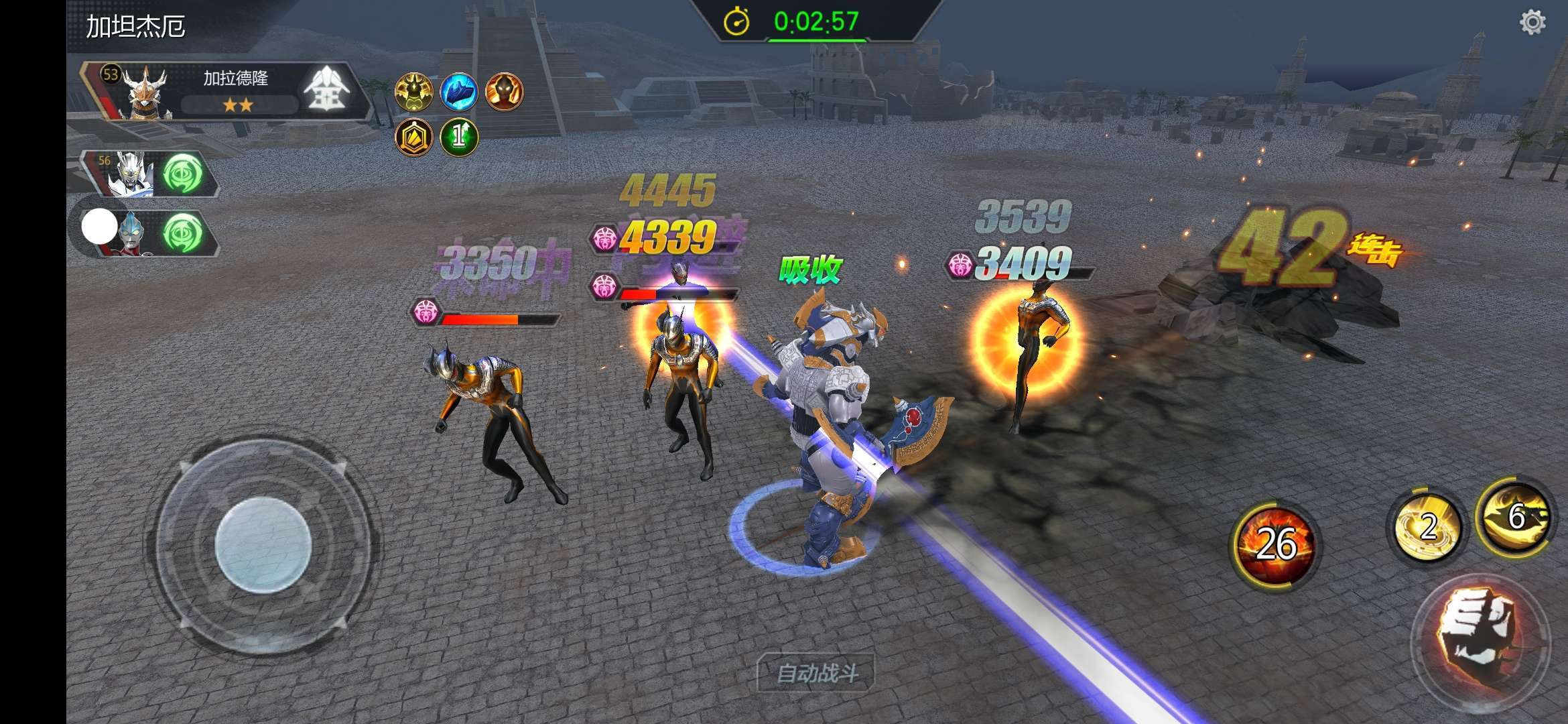The height and width of the screenshot is (724, 1568).
Task: Inspect the gold hexagon badge buff icon
Action: (x=413, y=137)
